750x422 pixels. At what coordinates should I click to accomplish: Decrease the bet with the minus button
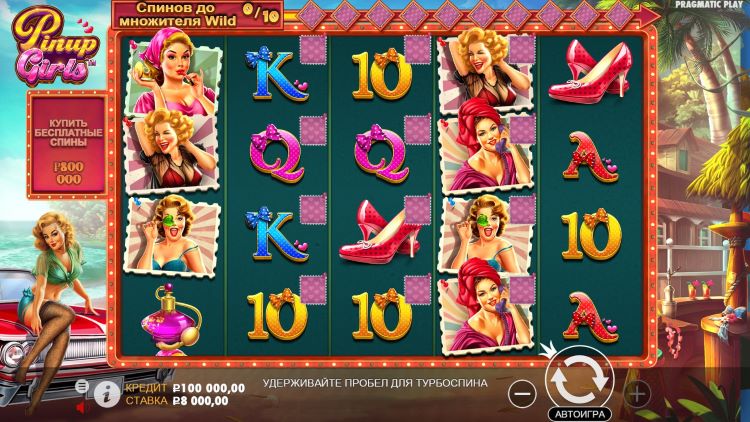tap(522, 393)
